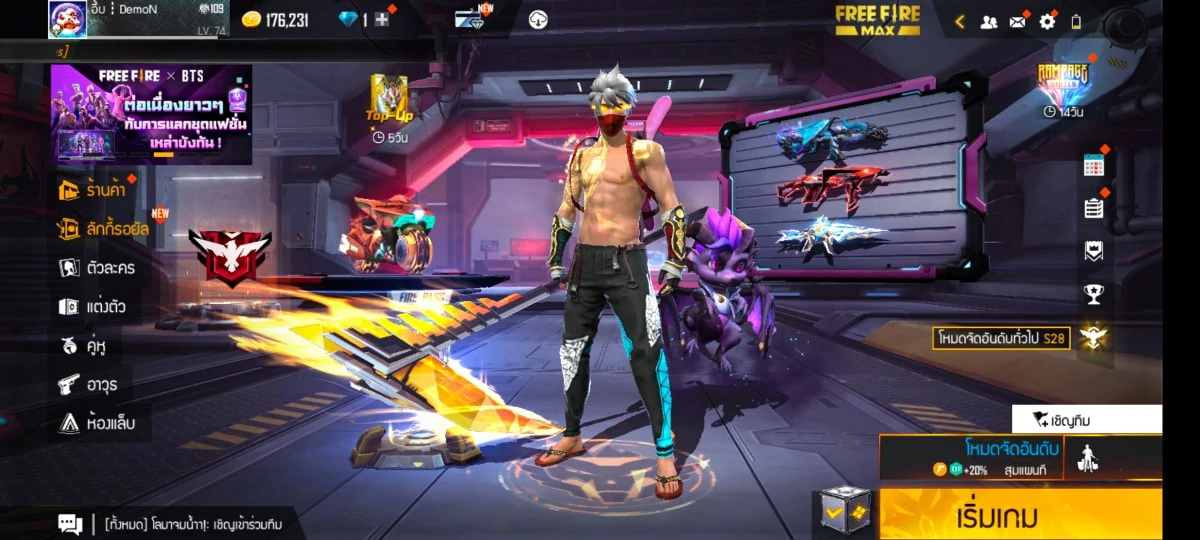The image size is (1200, 540).
Task: Add diamonds with the plus button
Action: coord(381,20)
